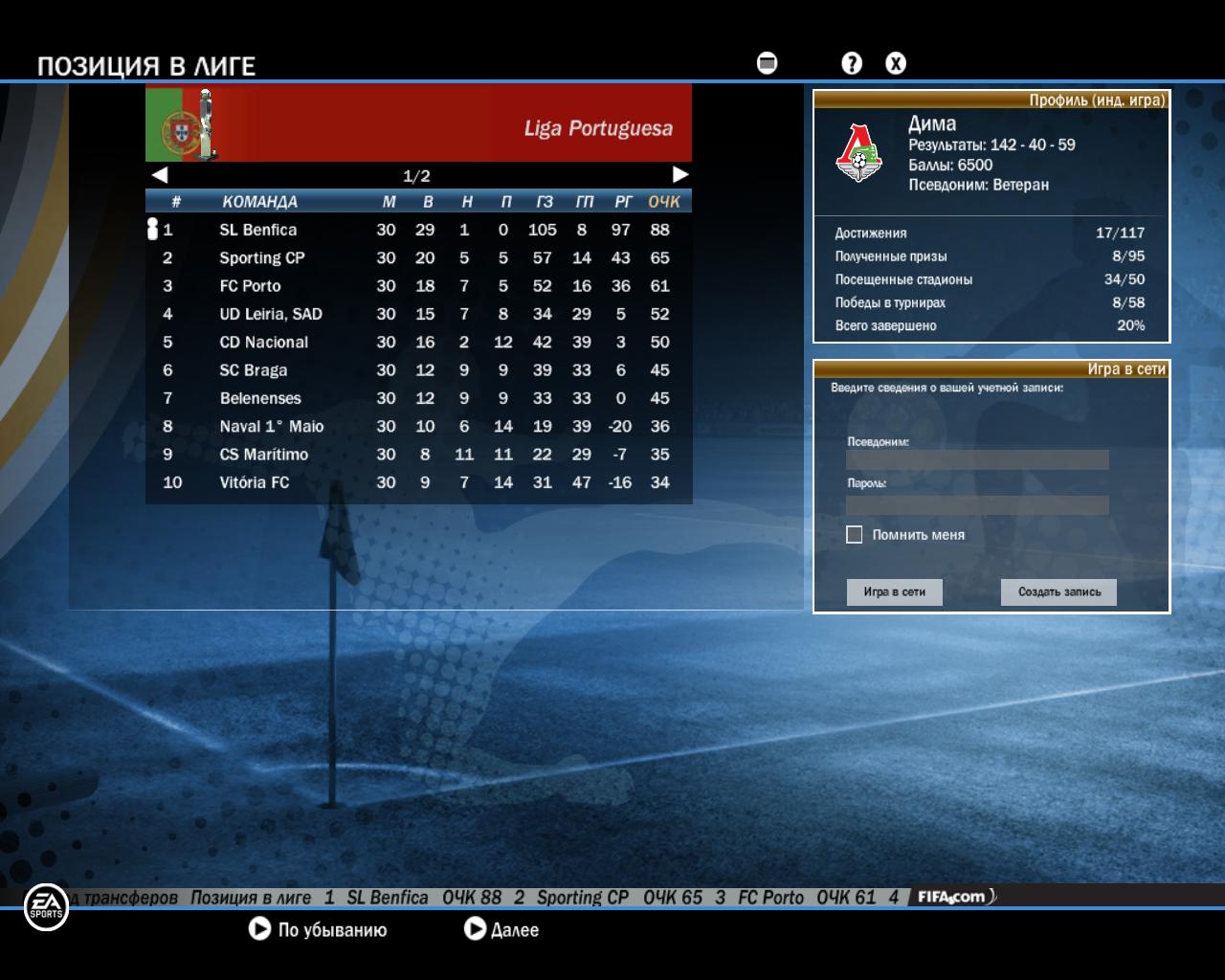Open the help question mark

tap(851, 63)
